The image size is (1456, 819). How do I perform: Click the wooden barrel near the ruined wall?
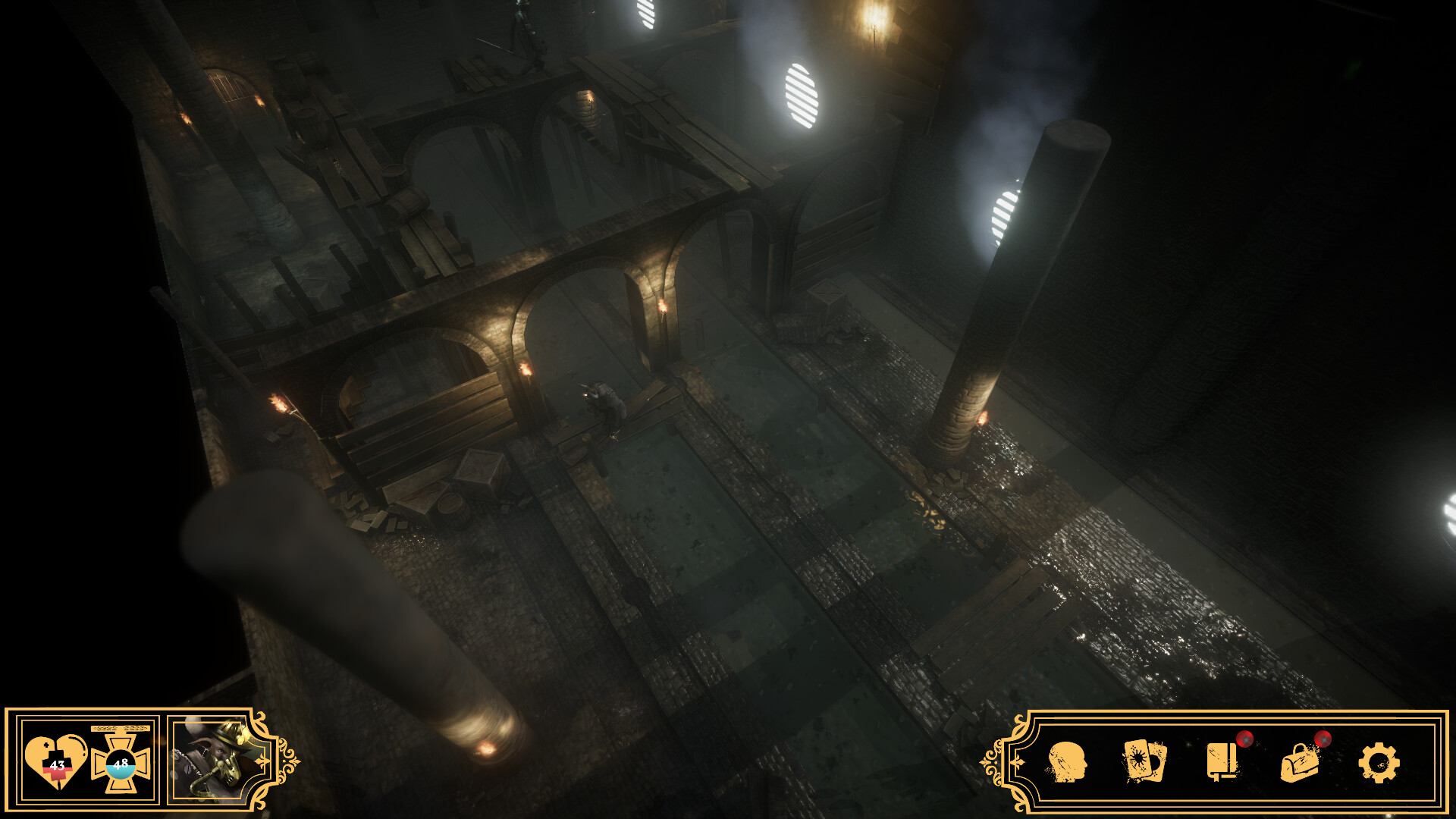451,504
